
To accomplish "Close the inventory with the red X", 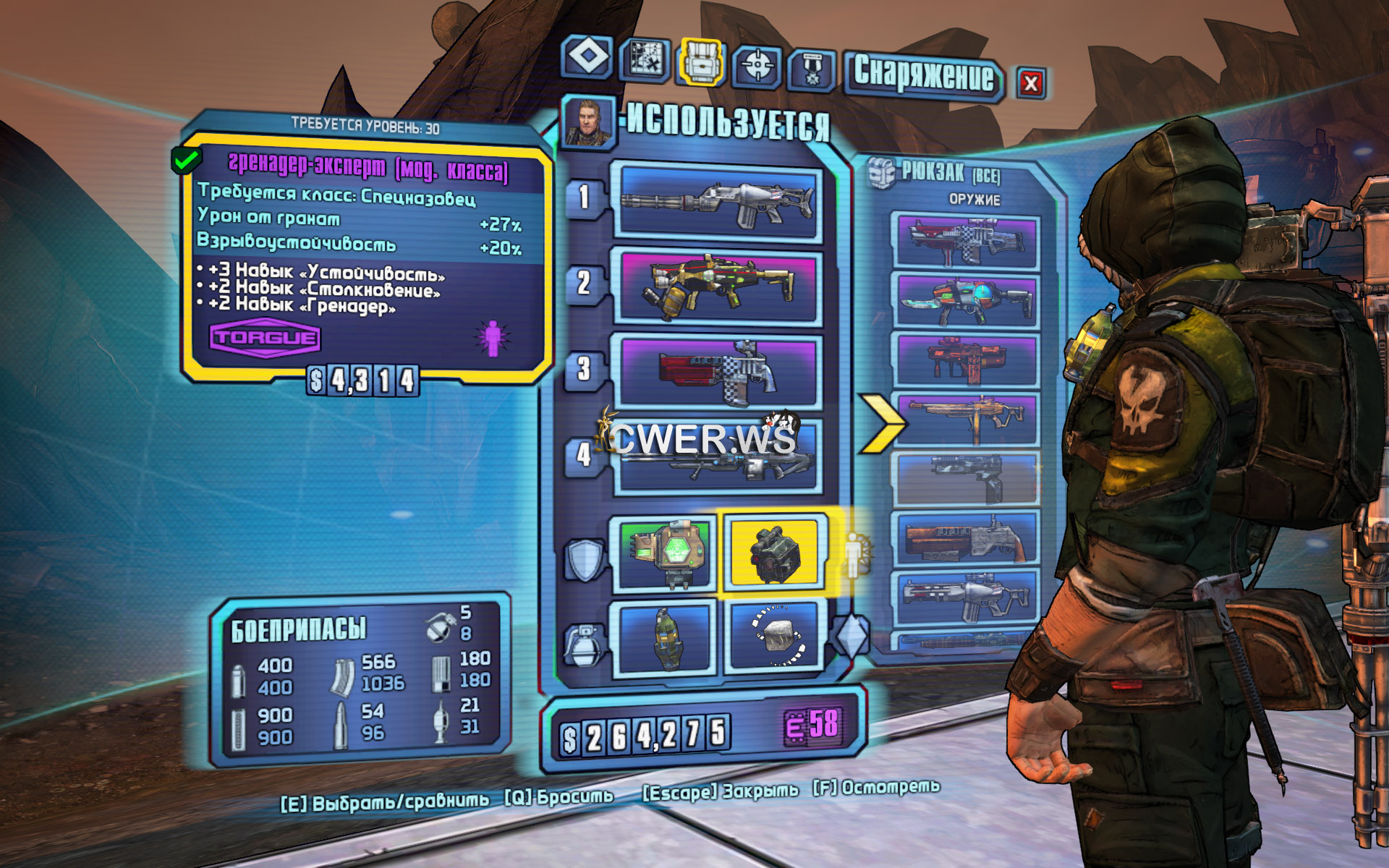I will tap(1031, 83).
